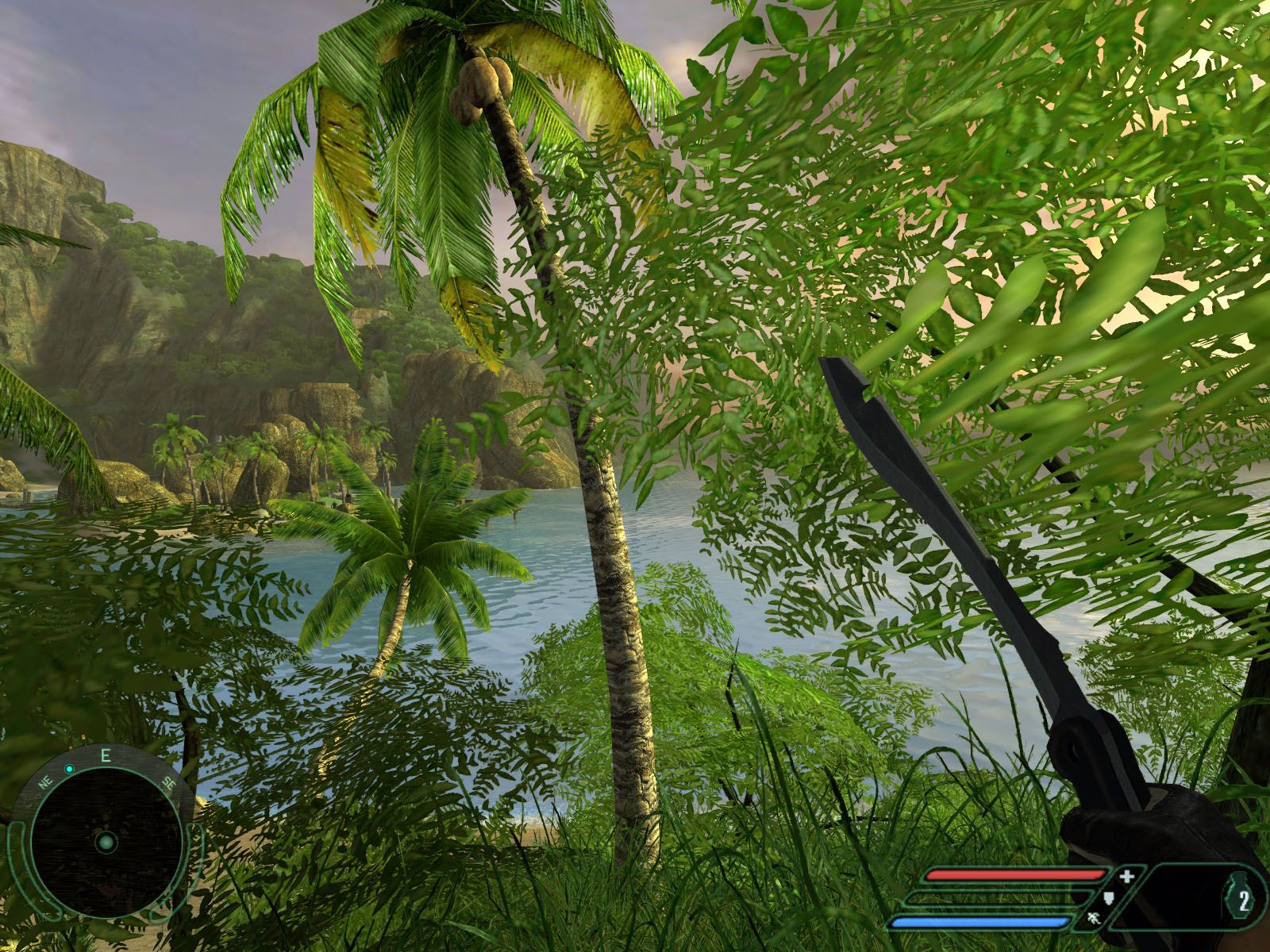Click the health cross icon

click(1128, 876)
